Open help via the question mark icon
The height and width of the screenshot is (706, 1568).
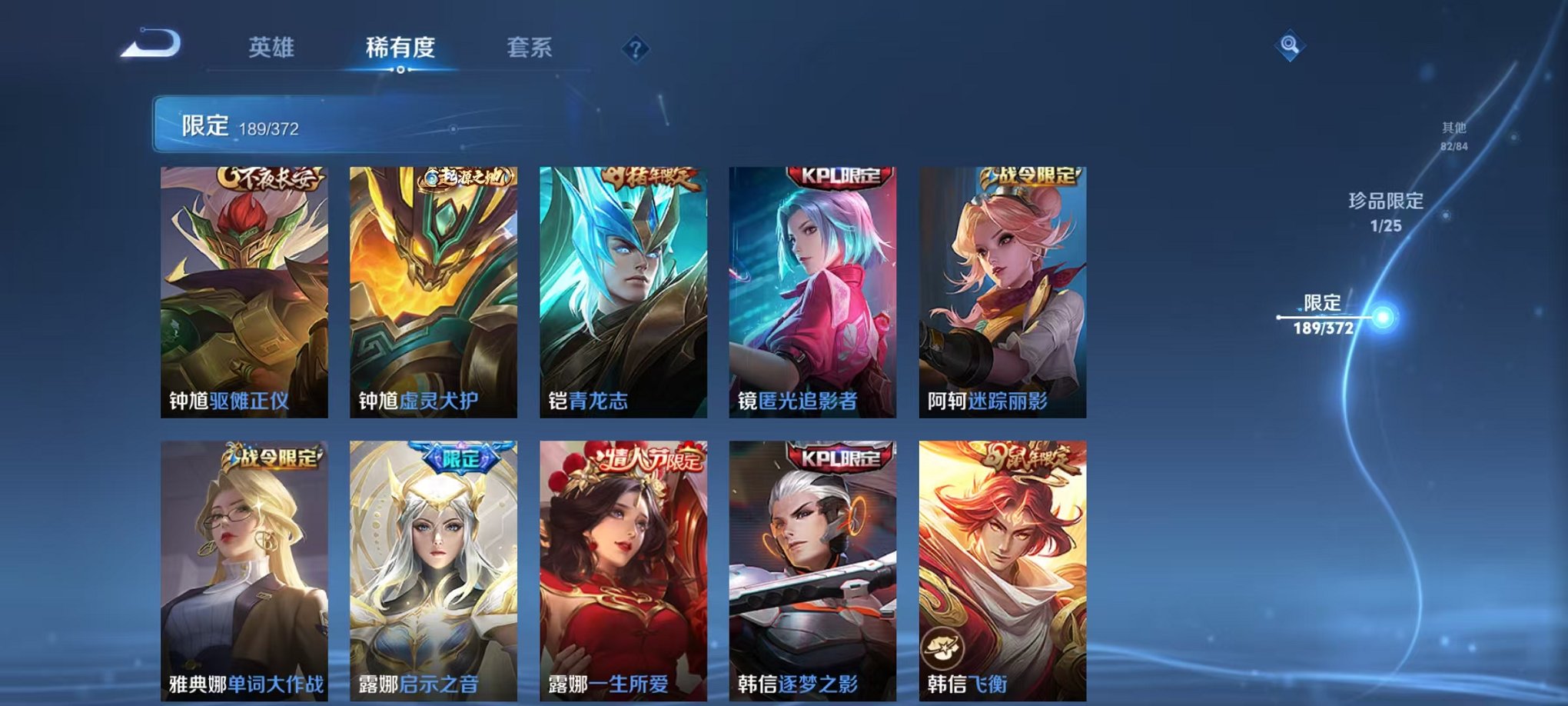pos(635,48)
